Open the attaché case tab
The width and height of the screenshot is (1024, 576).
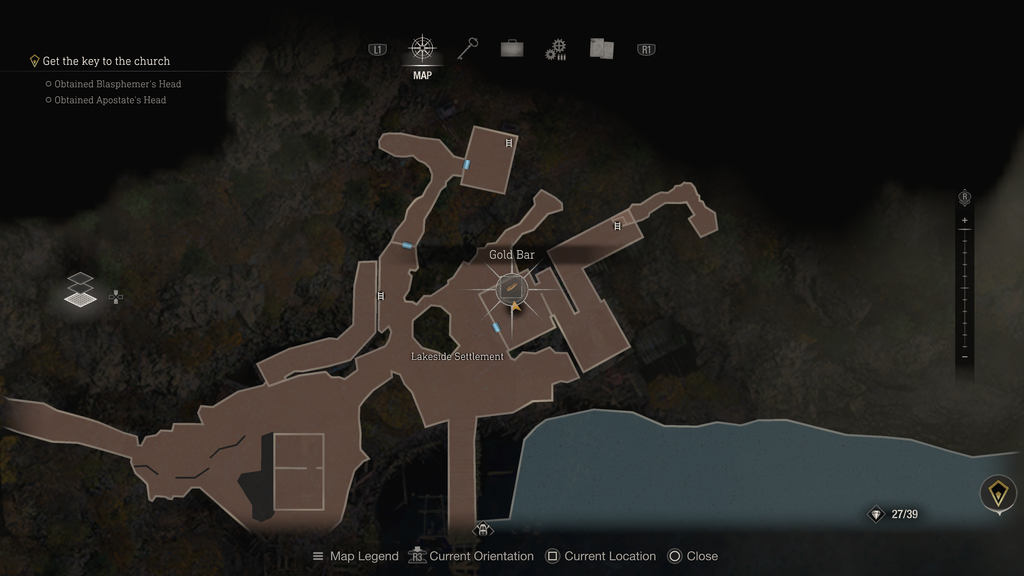[512, 49]
